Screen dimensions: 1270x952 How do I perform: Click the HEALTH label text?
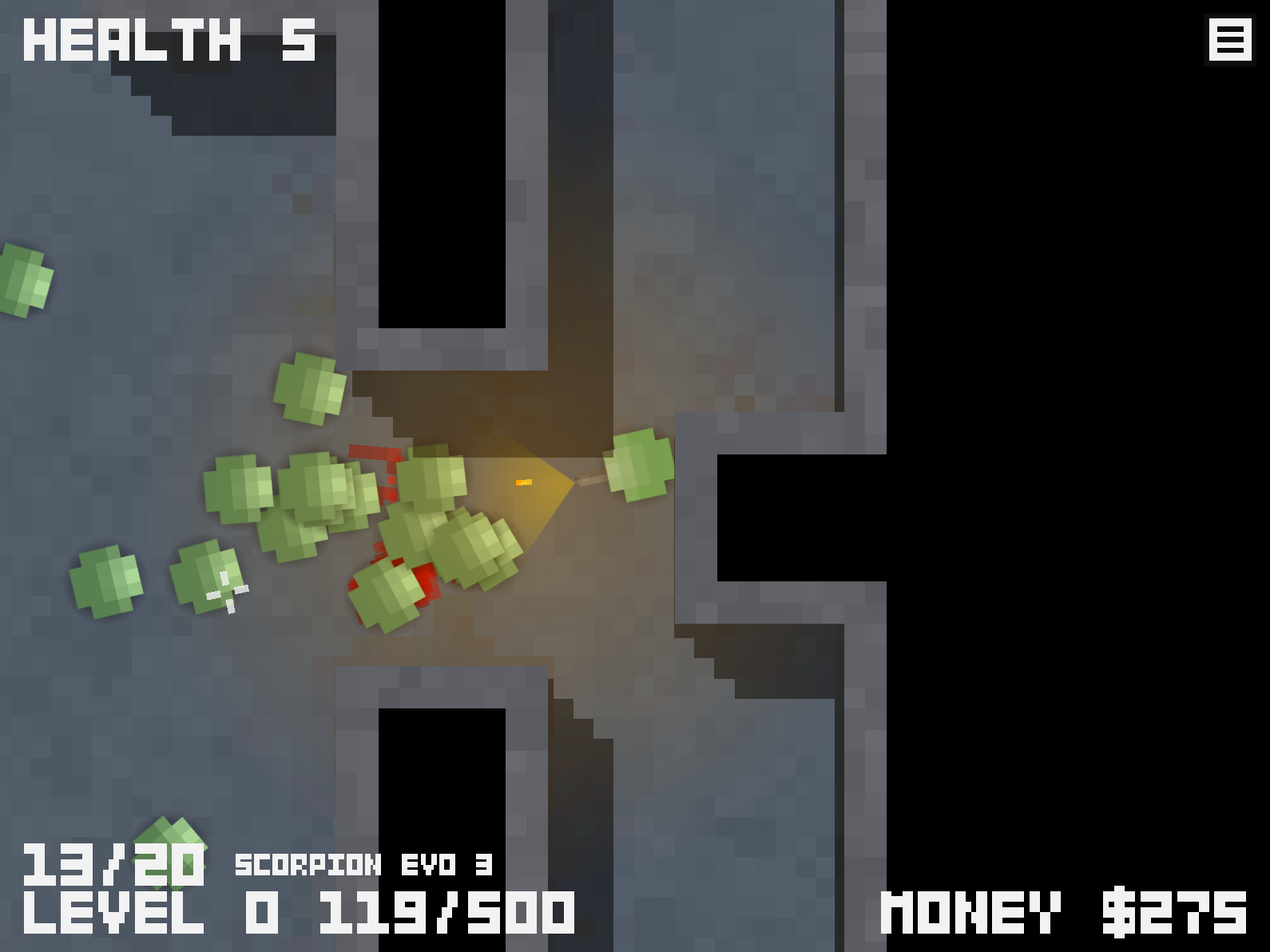click(x=128, y=40)
